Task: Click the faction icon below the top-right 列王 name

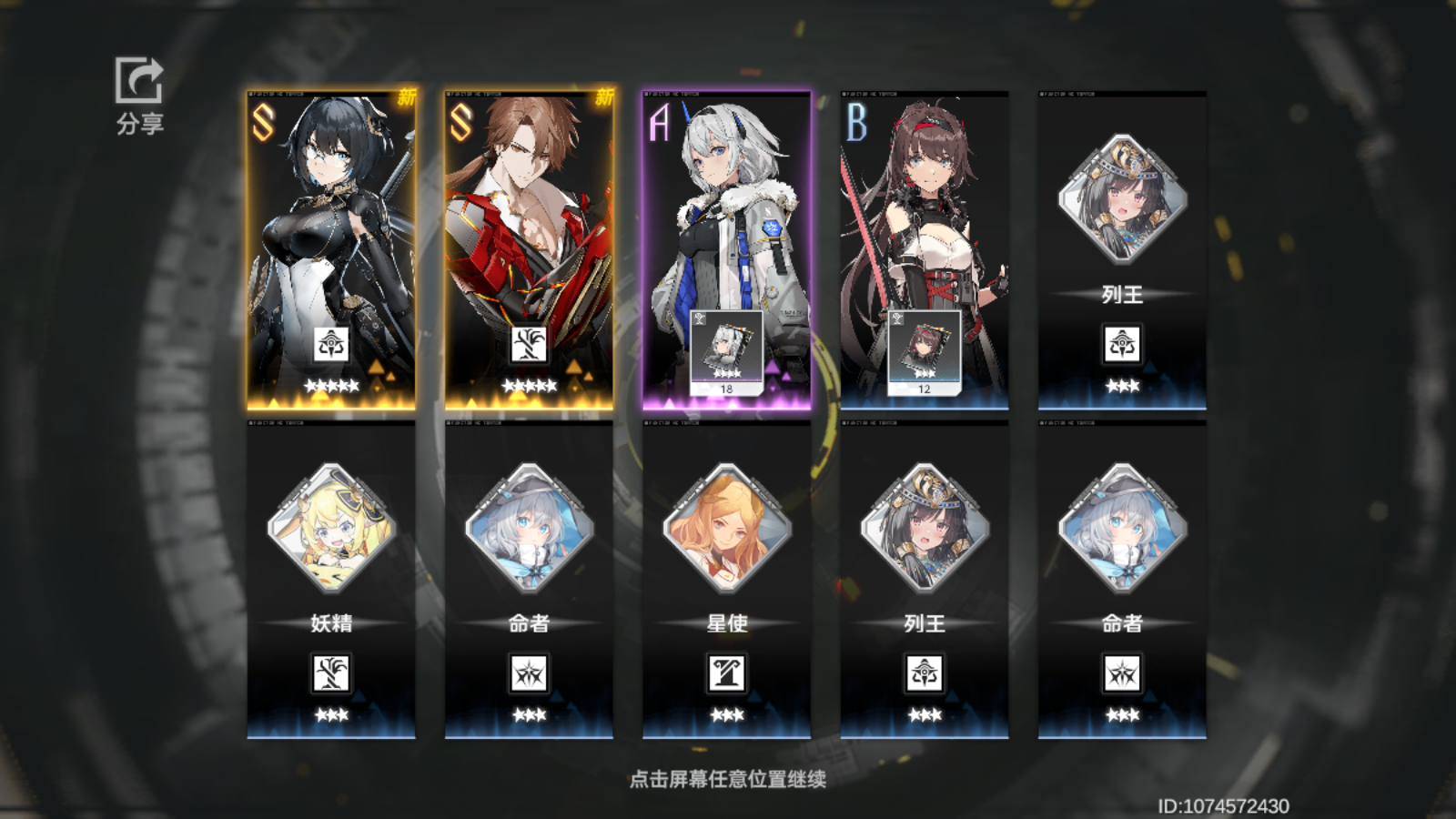Action: tap(1123, 345)
